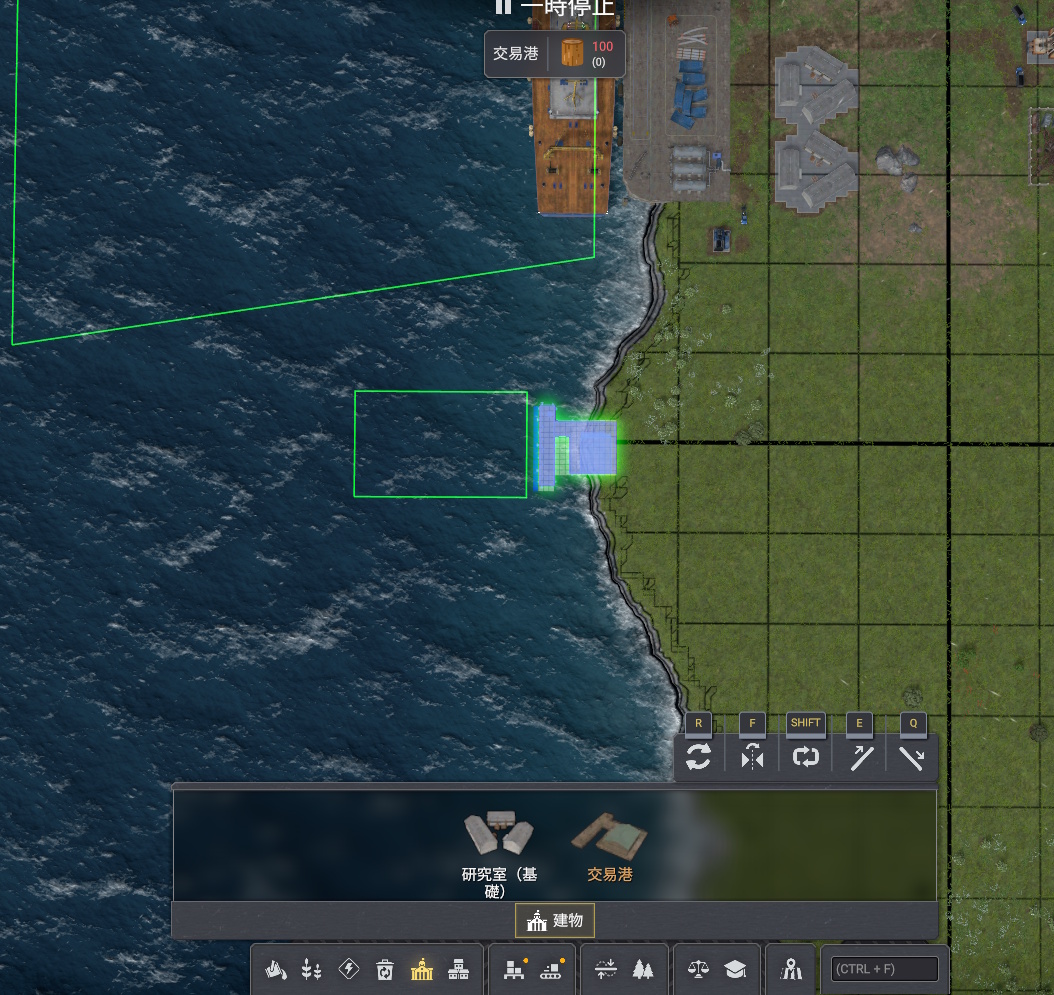Open the power lightning bolt category
1054x995 pixels.
[x=349, y=969]
